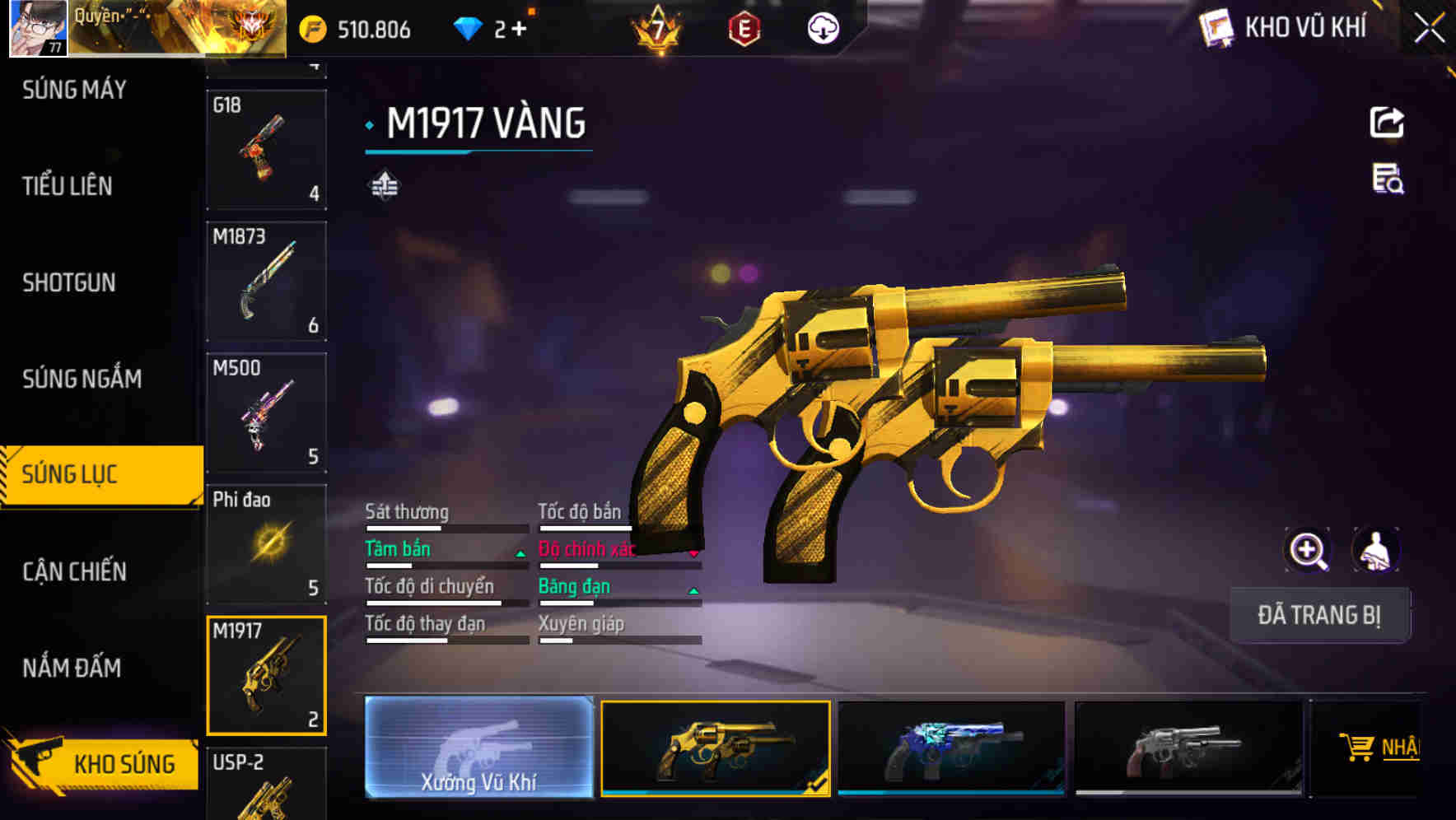This screenshot has width=1456, height=820.
Task: Open the character preview icon
Action: [1375, 550]
